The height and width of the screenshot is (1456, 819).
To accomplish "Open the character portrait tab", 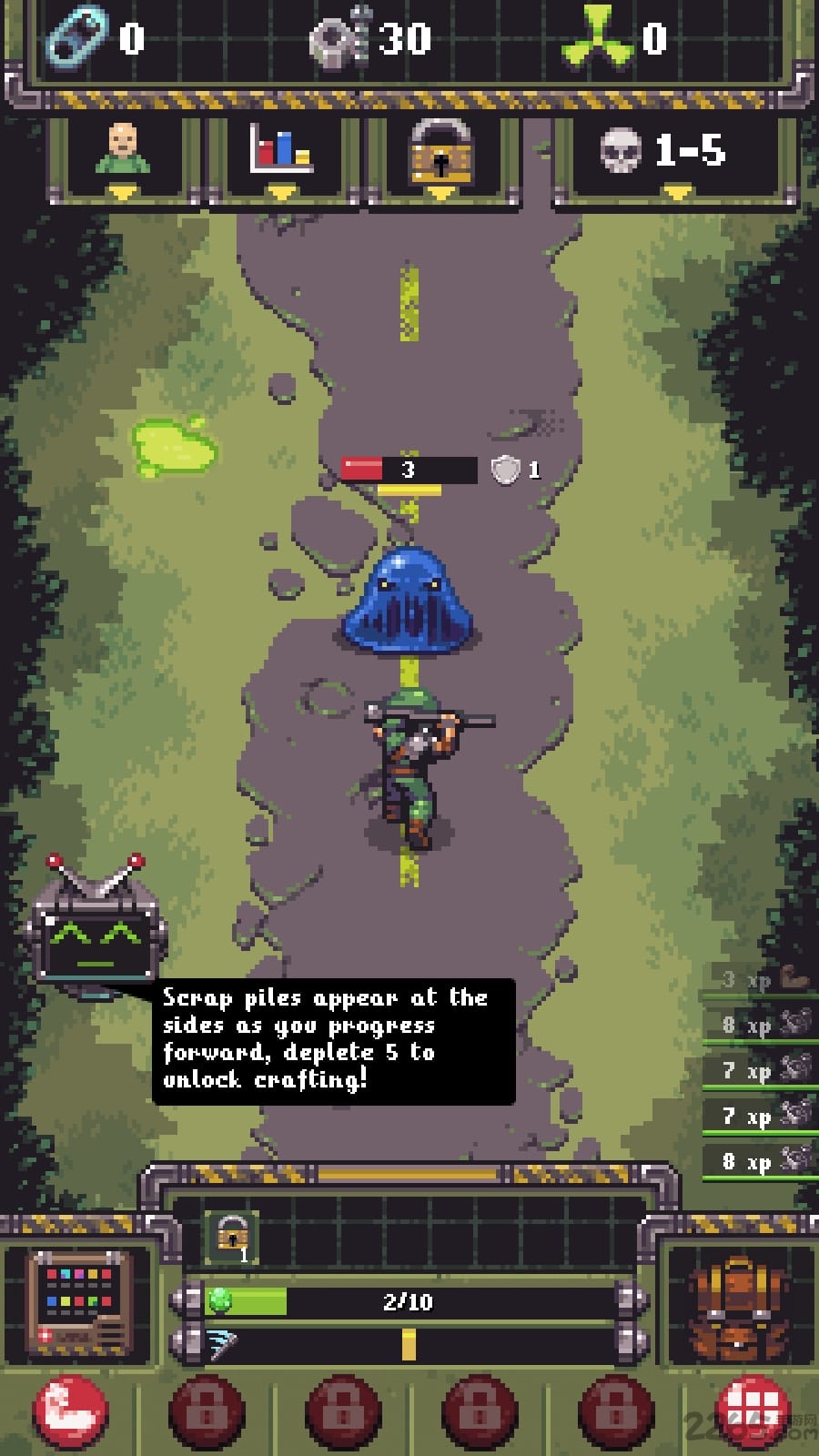I will 123,155.
